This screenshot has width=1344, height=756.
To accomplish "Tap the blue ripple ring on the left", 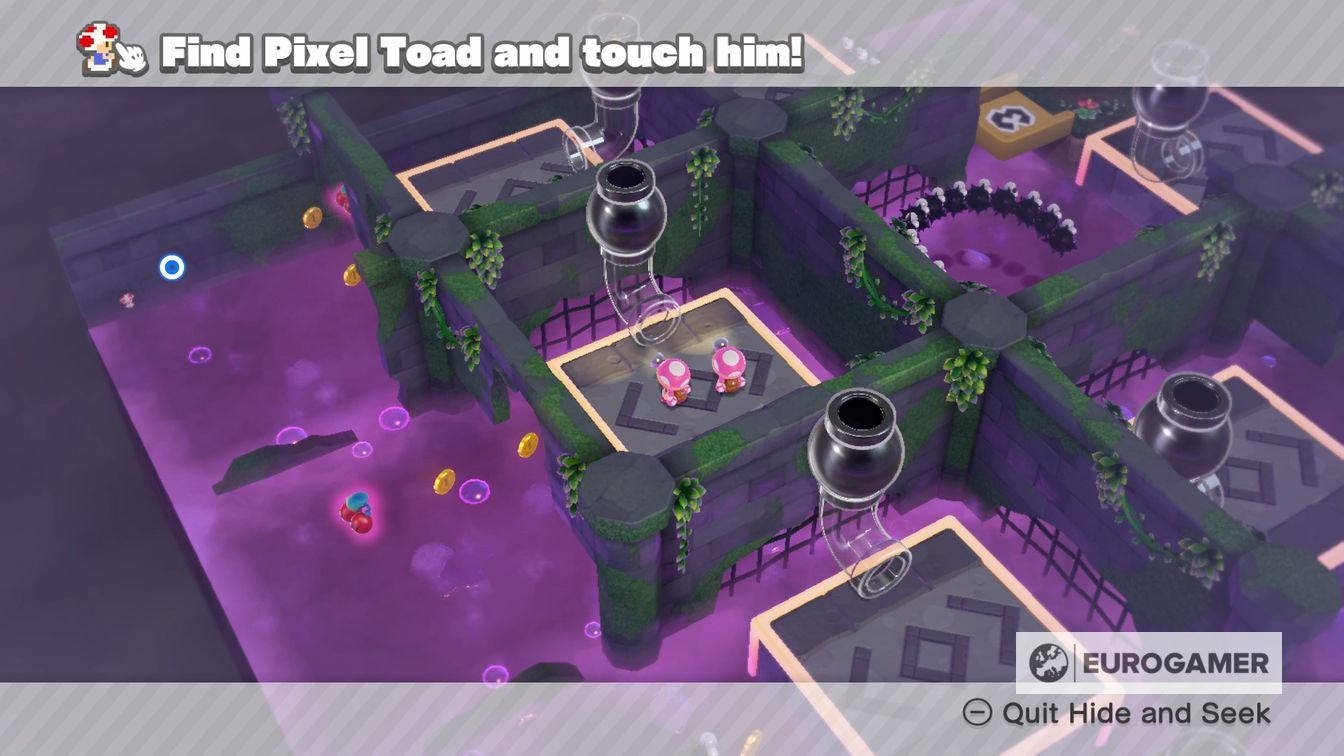I will pyautogui.click(x=172, y=266).
